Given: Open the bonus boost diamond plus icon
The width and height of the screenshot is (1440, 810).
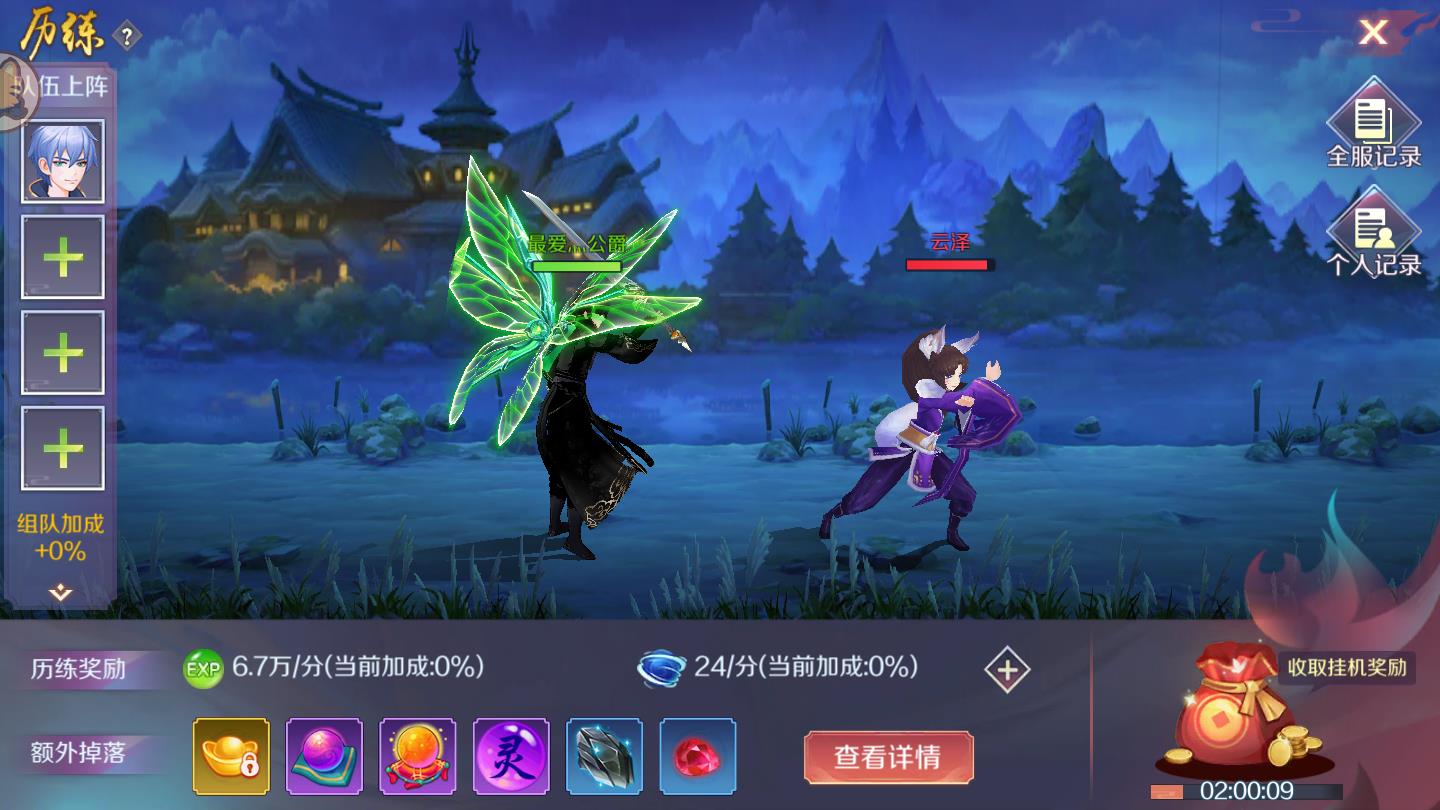Looking at the screenshot, I should [x=1006, y=671].
